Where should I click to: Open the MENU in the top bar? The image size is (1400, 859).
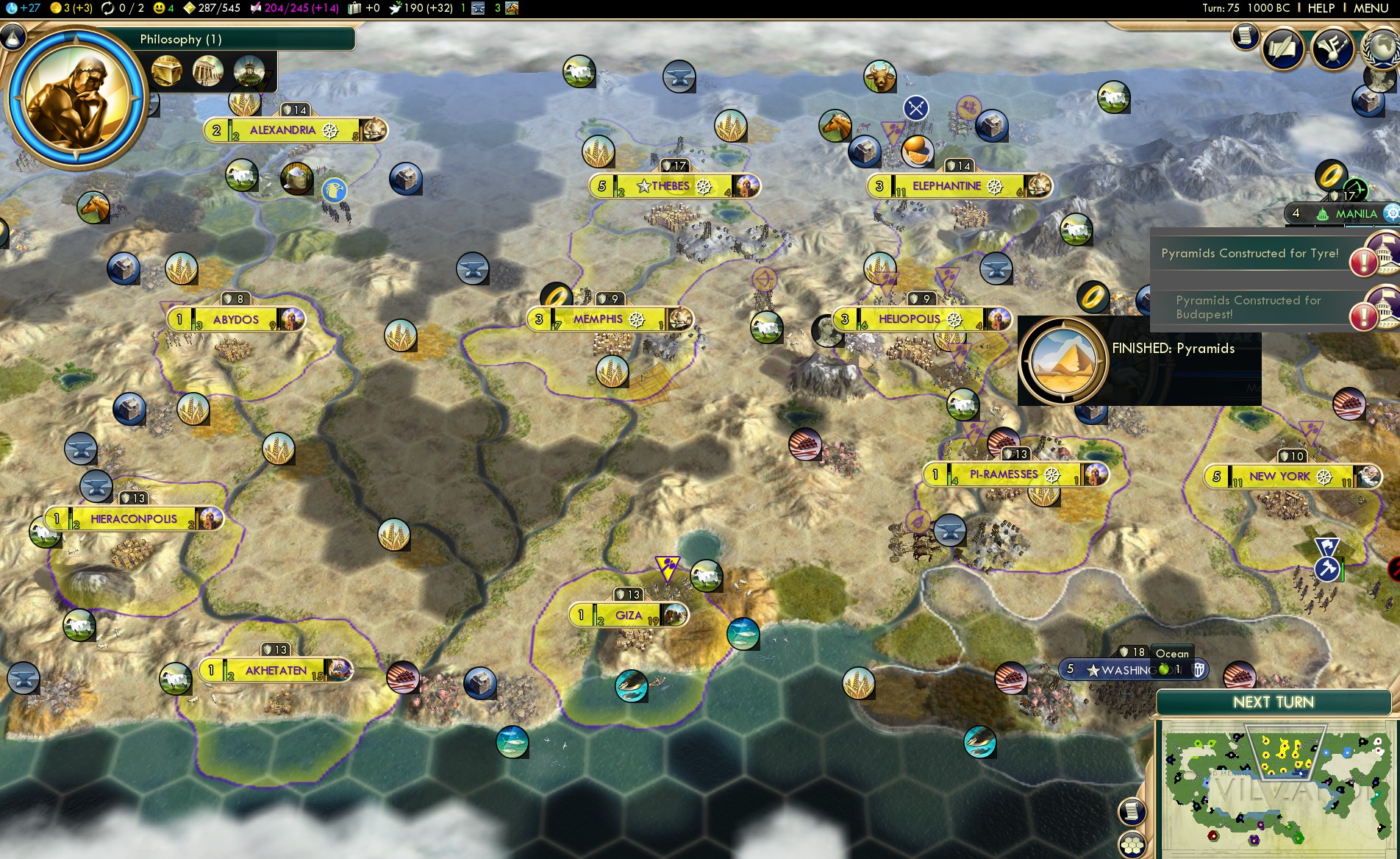click(x=1371, y=8)
